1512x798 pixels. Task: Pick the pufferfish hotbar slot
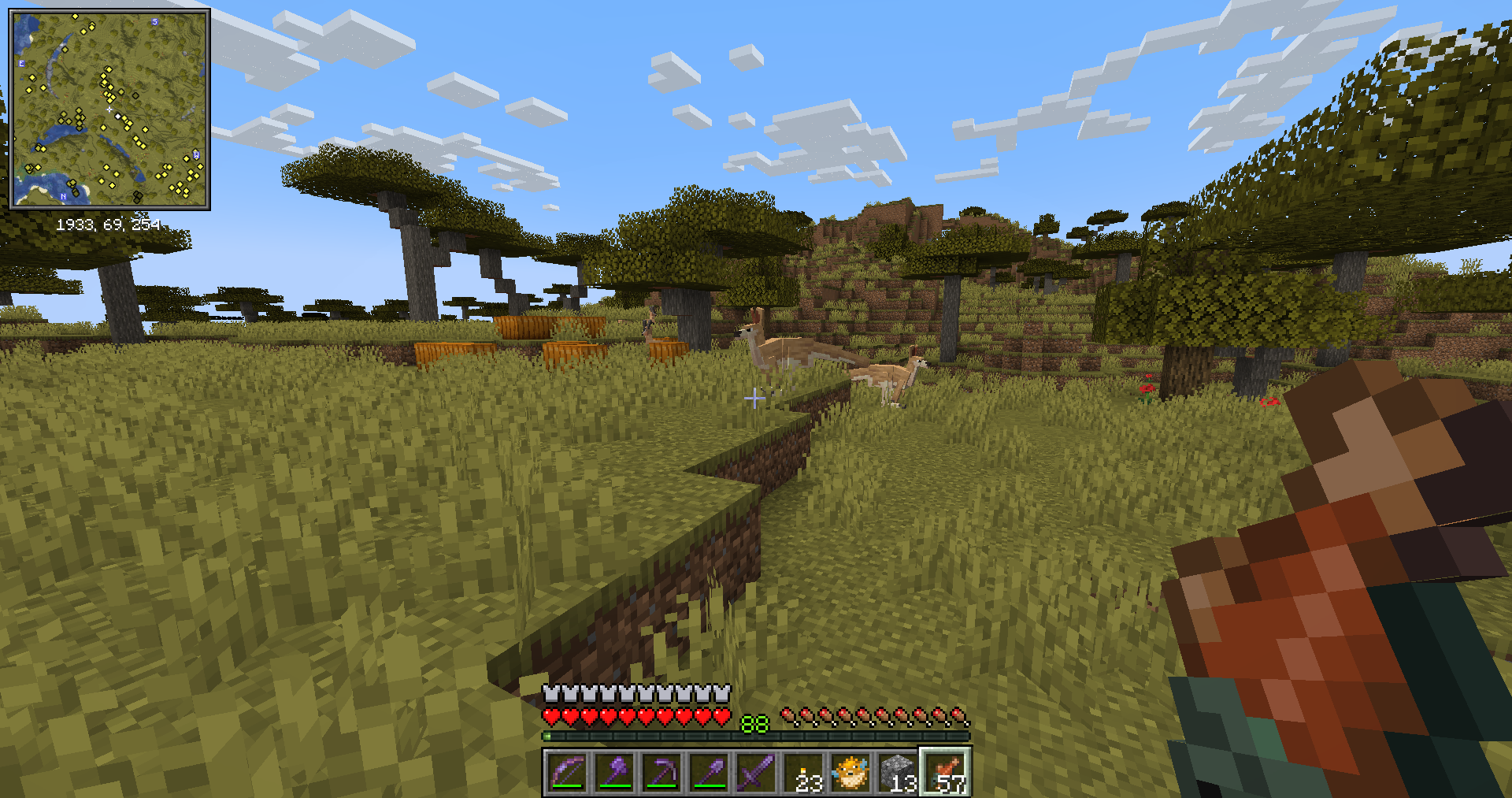[850, 772]
